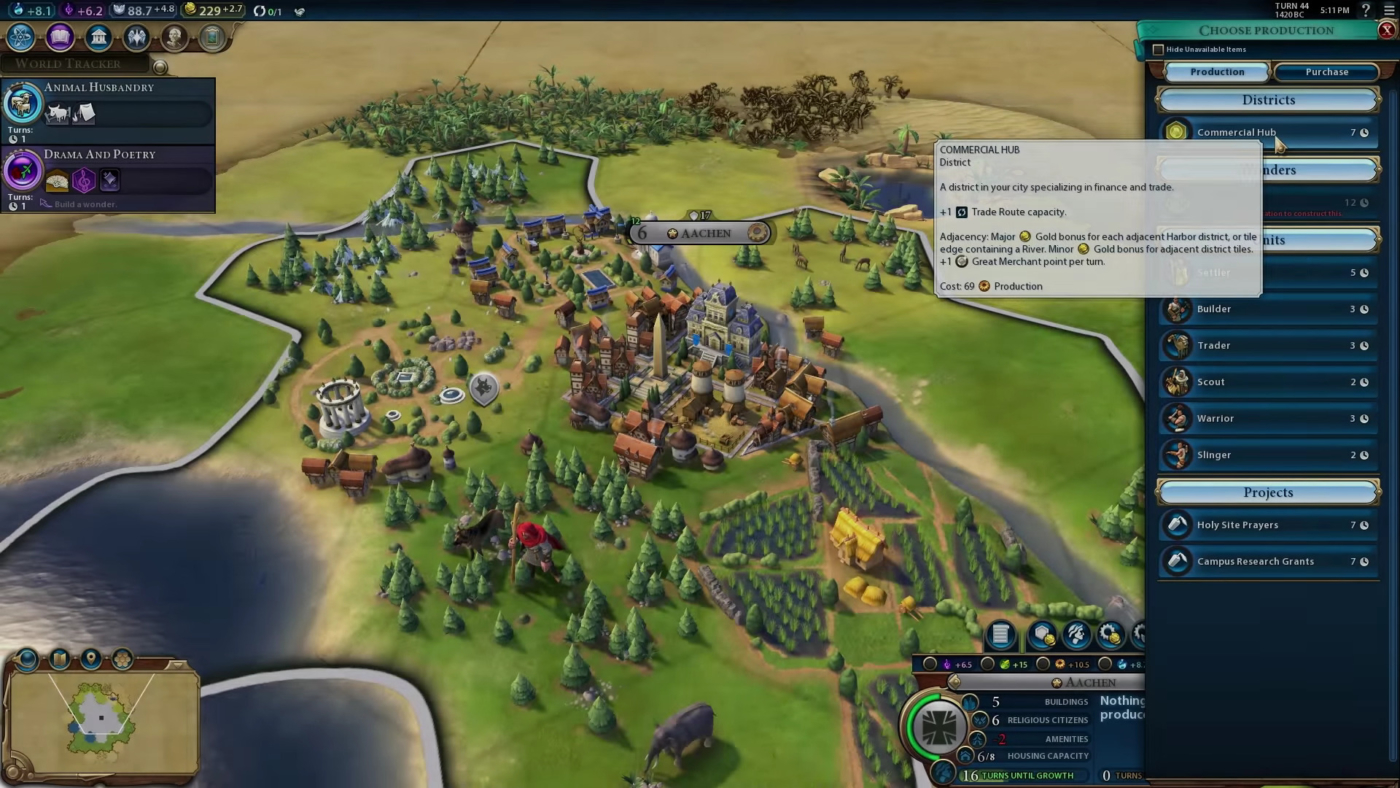
Task: Open the Civics tree with the purple book icon
Action: tap(59, 35)
